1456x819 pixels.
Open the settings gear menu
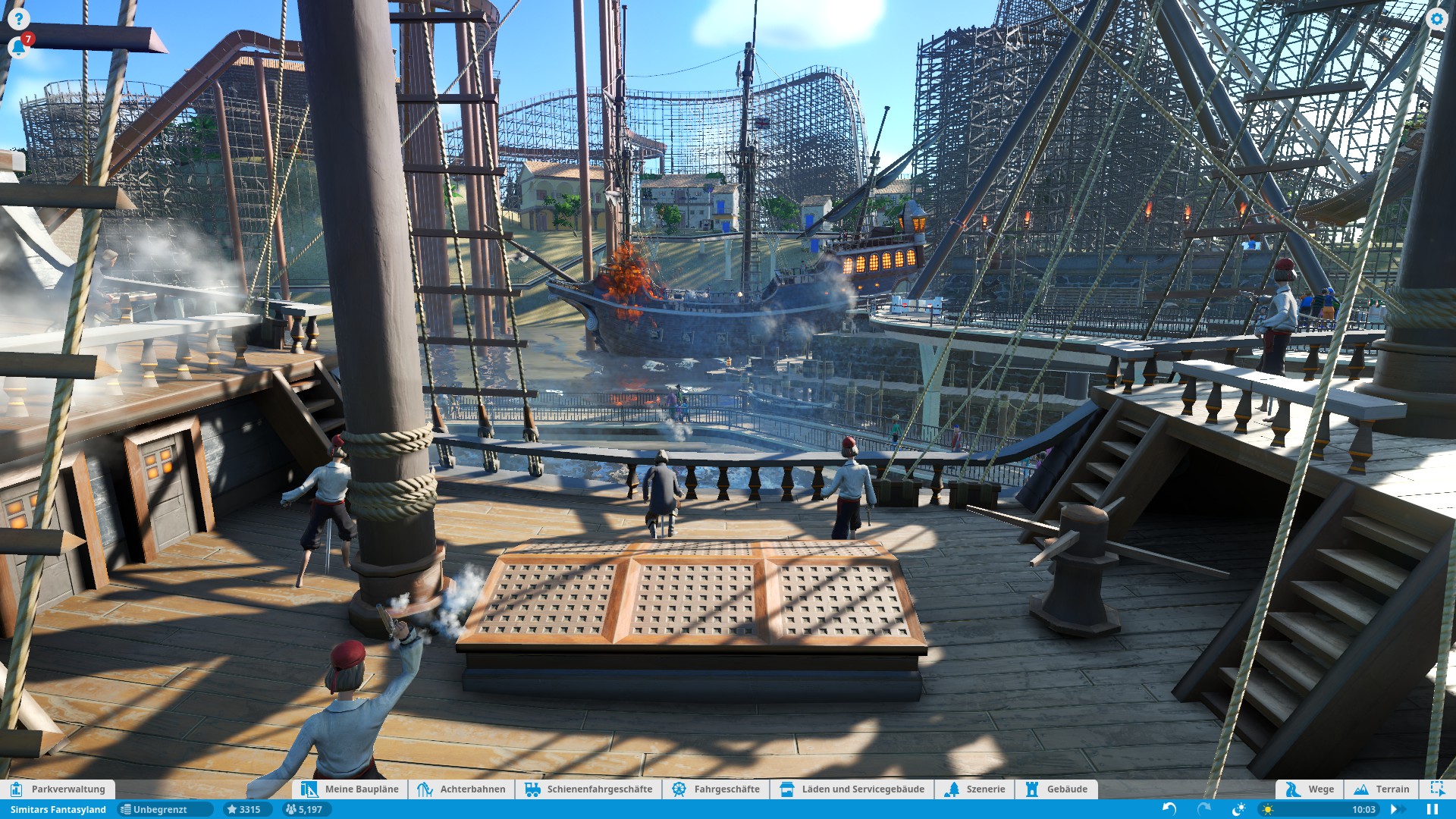(1436, 19)
